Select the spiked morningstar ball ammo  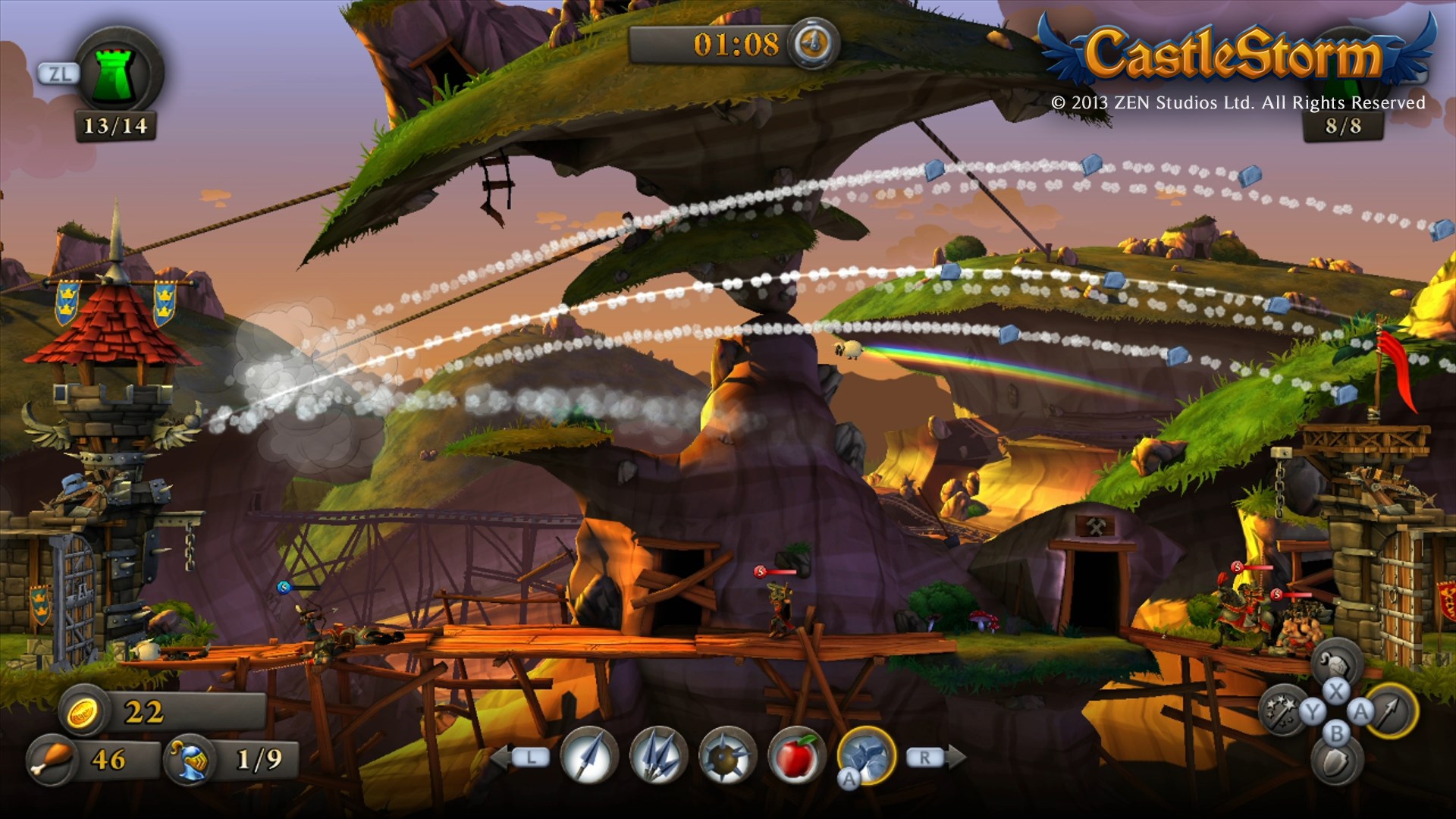(x=727, y=756)
